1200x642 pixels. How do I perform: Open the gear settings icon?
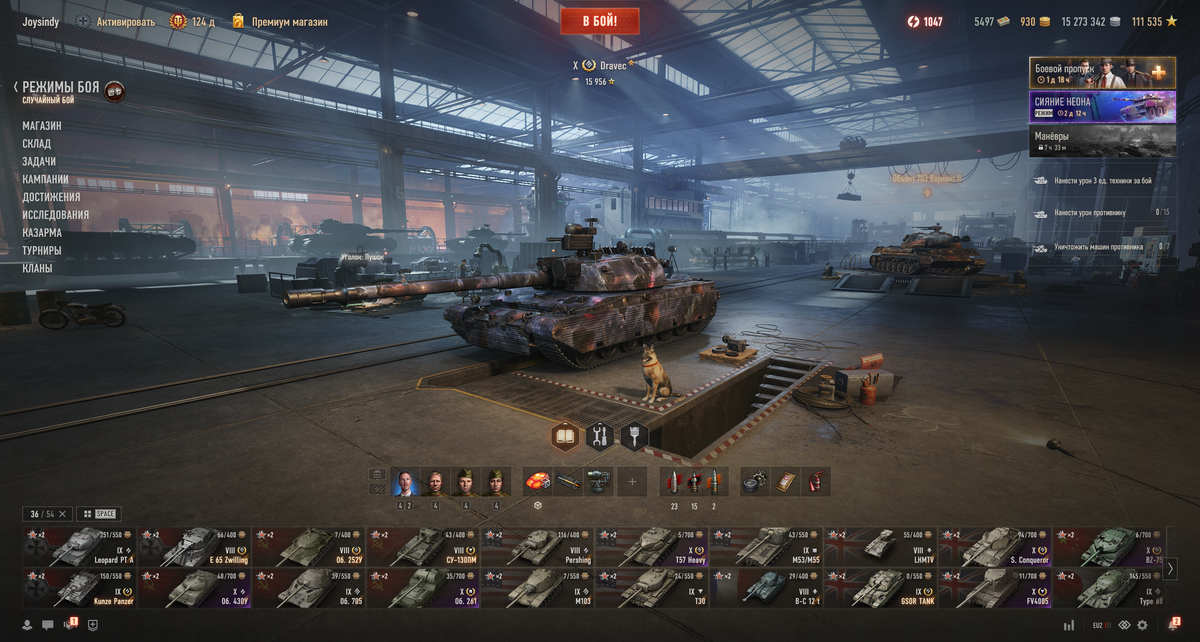[x=1142, y=625]
